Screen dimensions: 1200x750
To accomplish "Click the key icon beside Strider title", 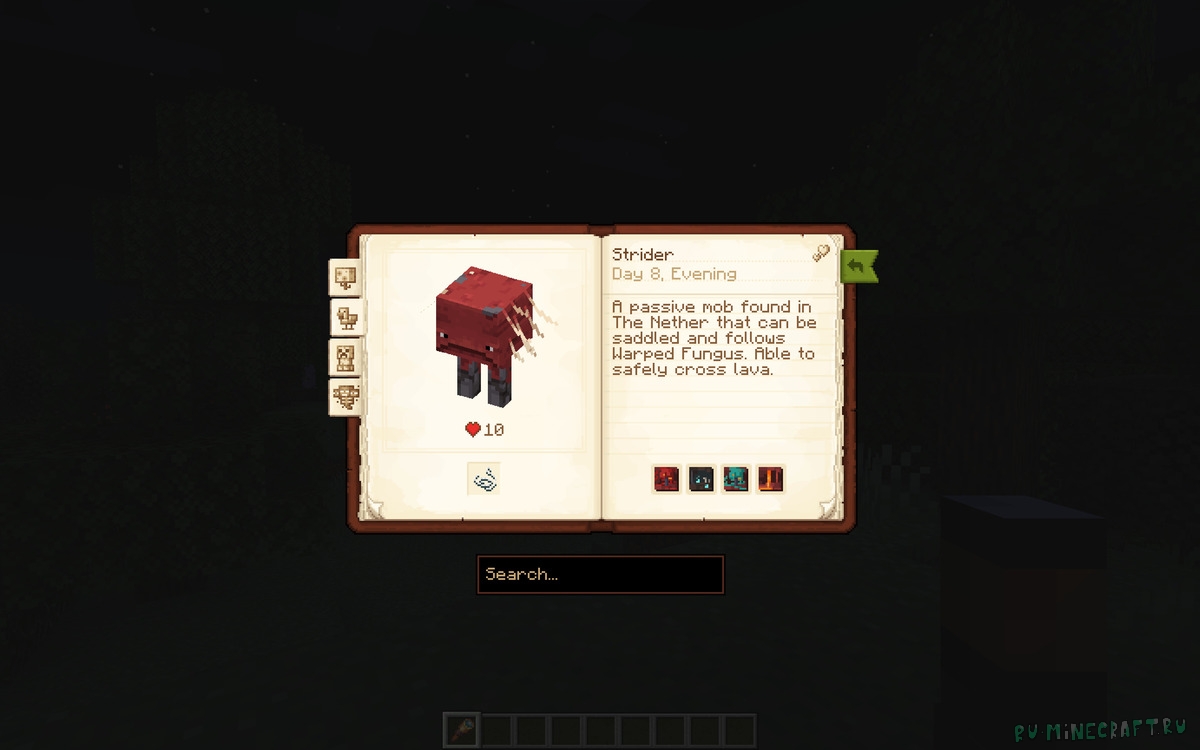I will click(821, 253).
